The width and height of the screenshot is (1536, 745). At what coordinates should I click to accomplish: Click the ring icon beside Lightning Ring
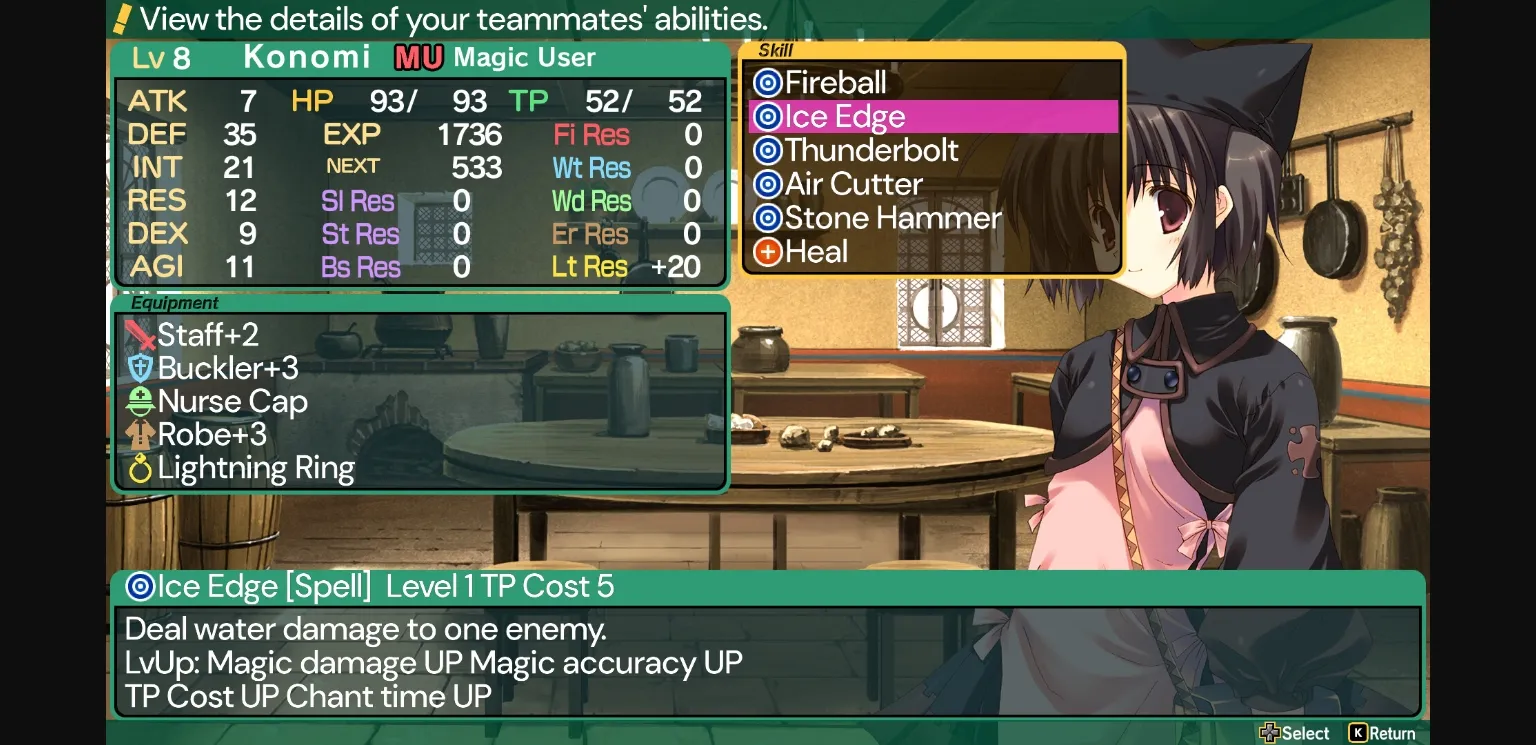pos(140,467)
